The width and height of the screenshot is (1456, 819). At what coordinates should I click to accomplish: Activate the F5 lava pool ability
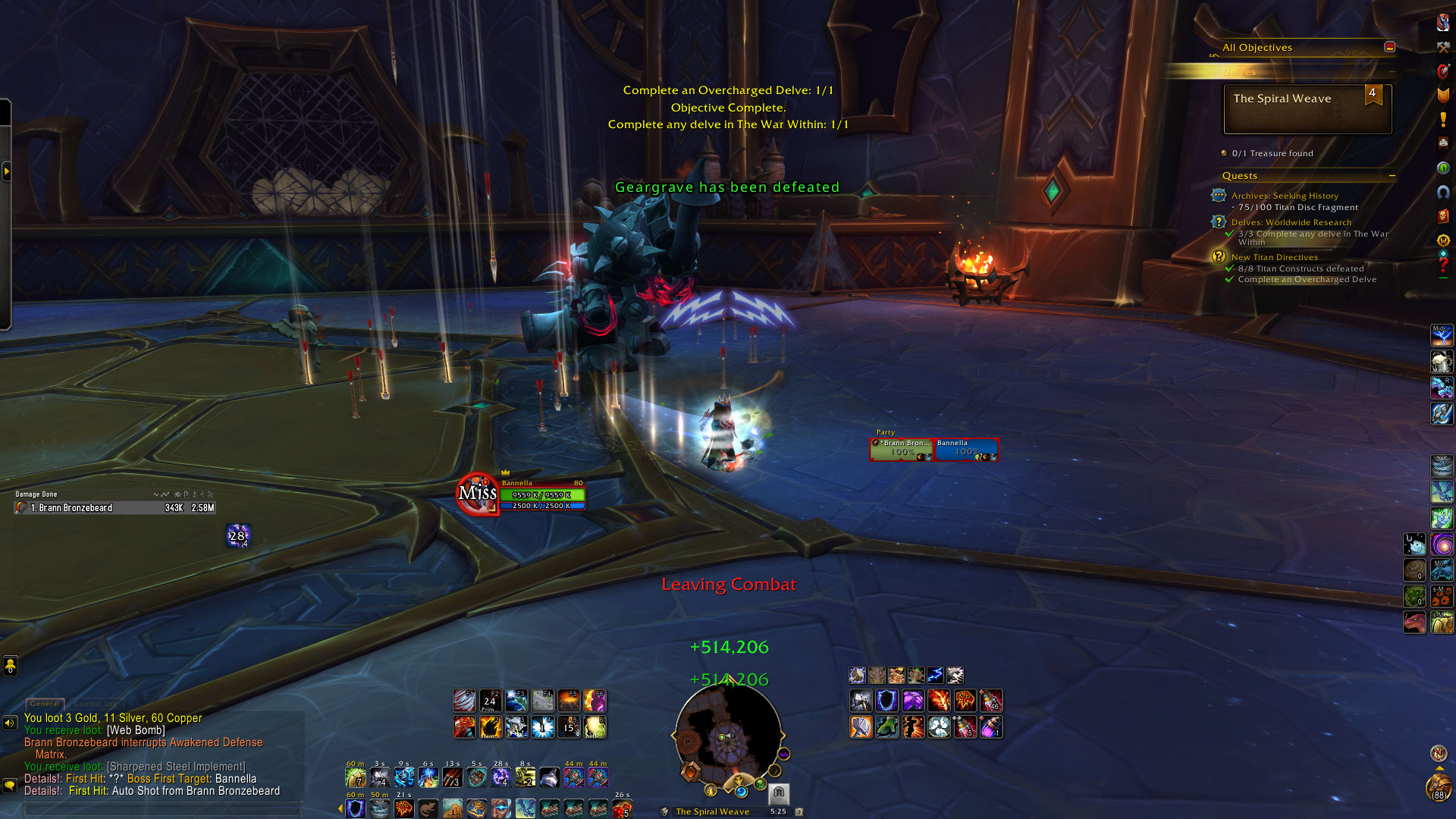(569, 700)
